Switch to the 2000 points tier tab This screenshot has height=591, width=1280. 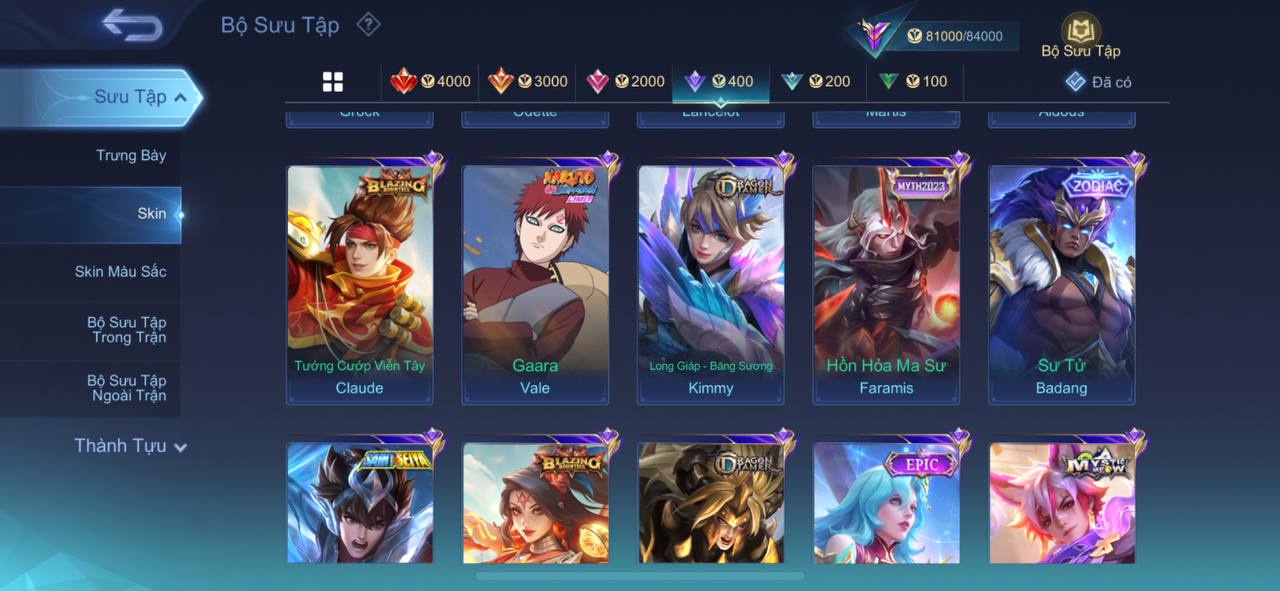[x=625, y=82]
